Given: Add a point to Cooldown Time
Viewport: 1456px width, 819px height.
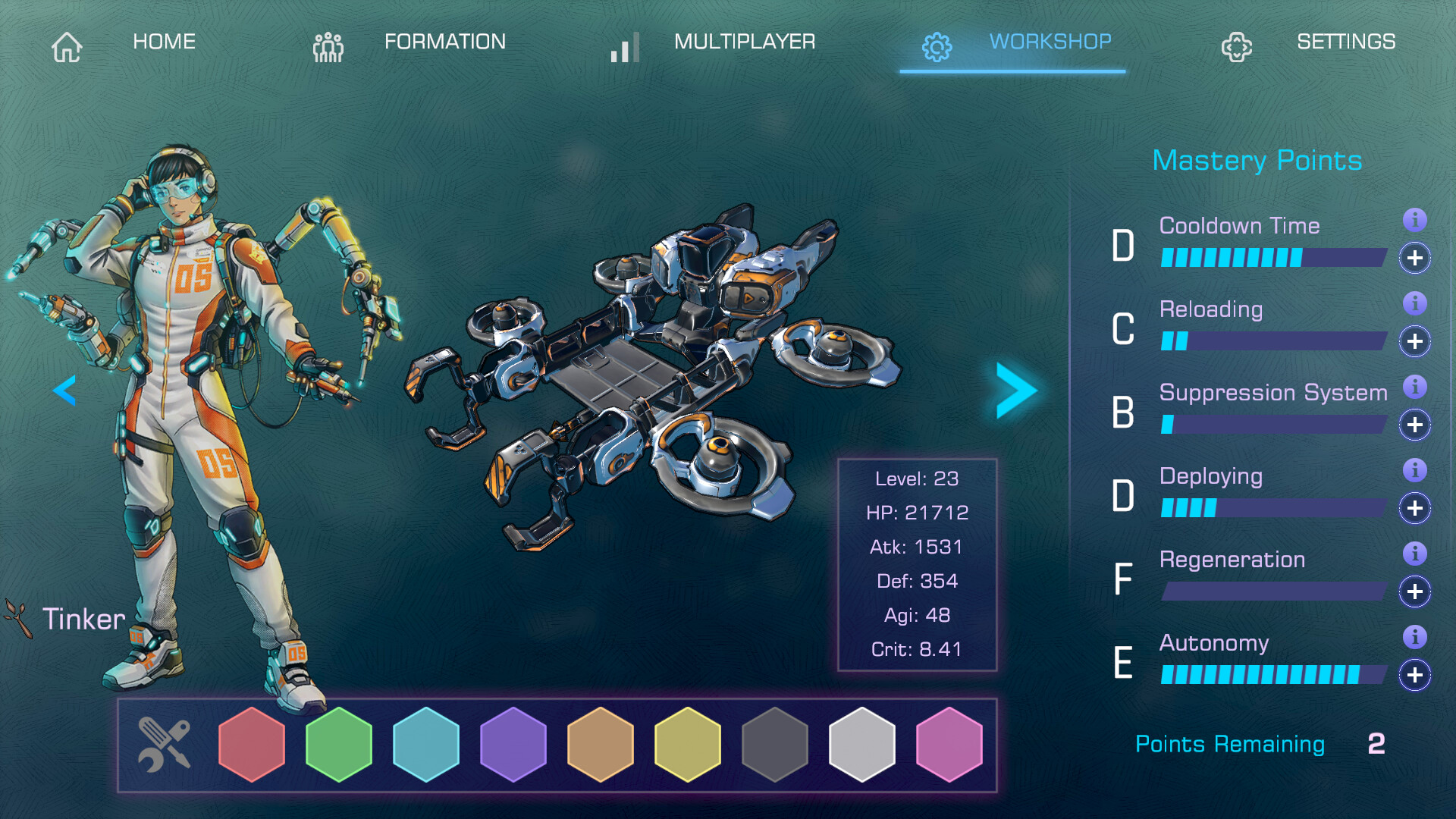Looking at the screenshot, I should (1414, 259).
